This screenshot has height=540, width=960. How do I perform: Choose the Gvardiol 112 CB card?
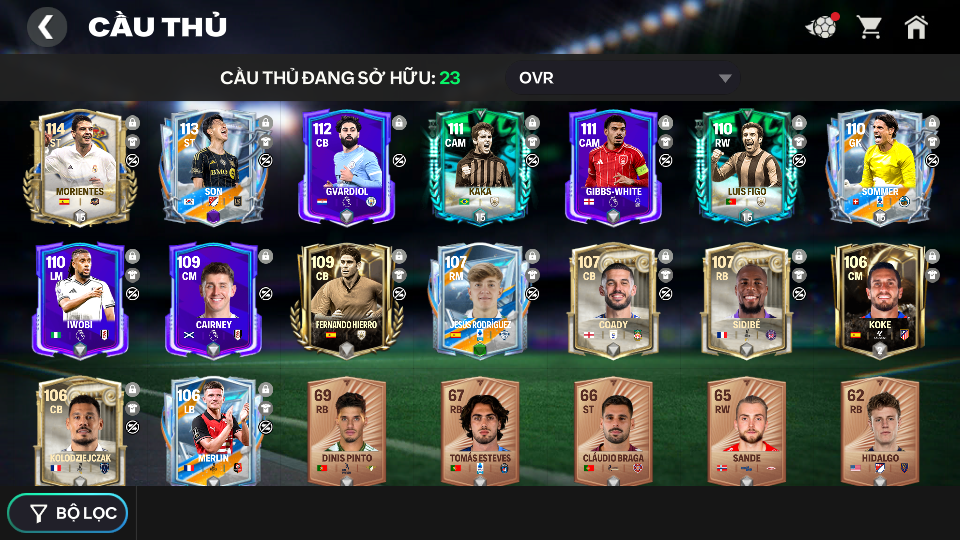[x=346, y=166]
